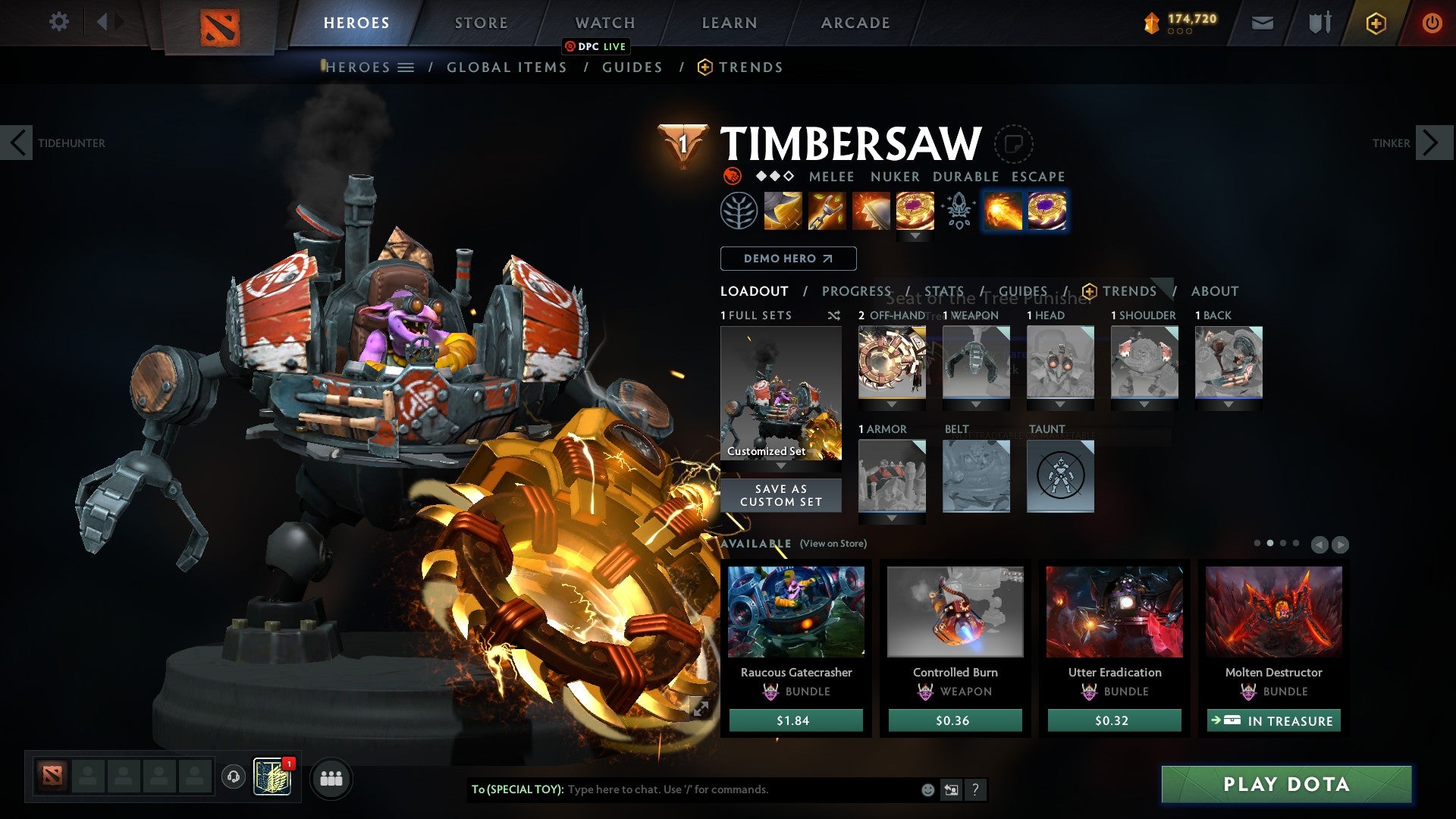This screenshot has height=819, width=1456.
Task: Open the emoticon picker in chat bar
Action: [927, 789]
